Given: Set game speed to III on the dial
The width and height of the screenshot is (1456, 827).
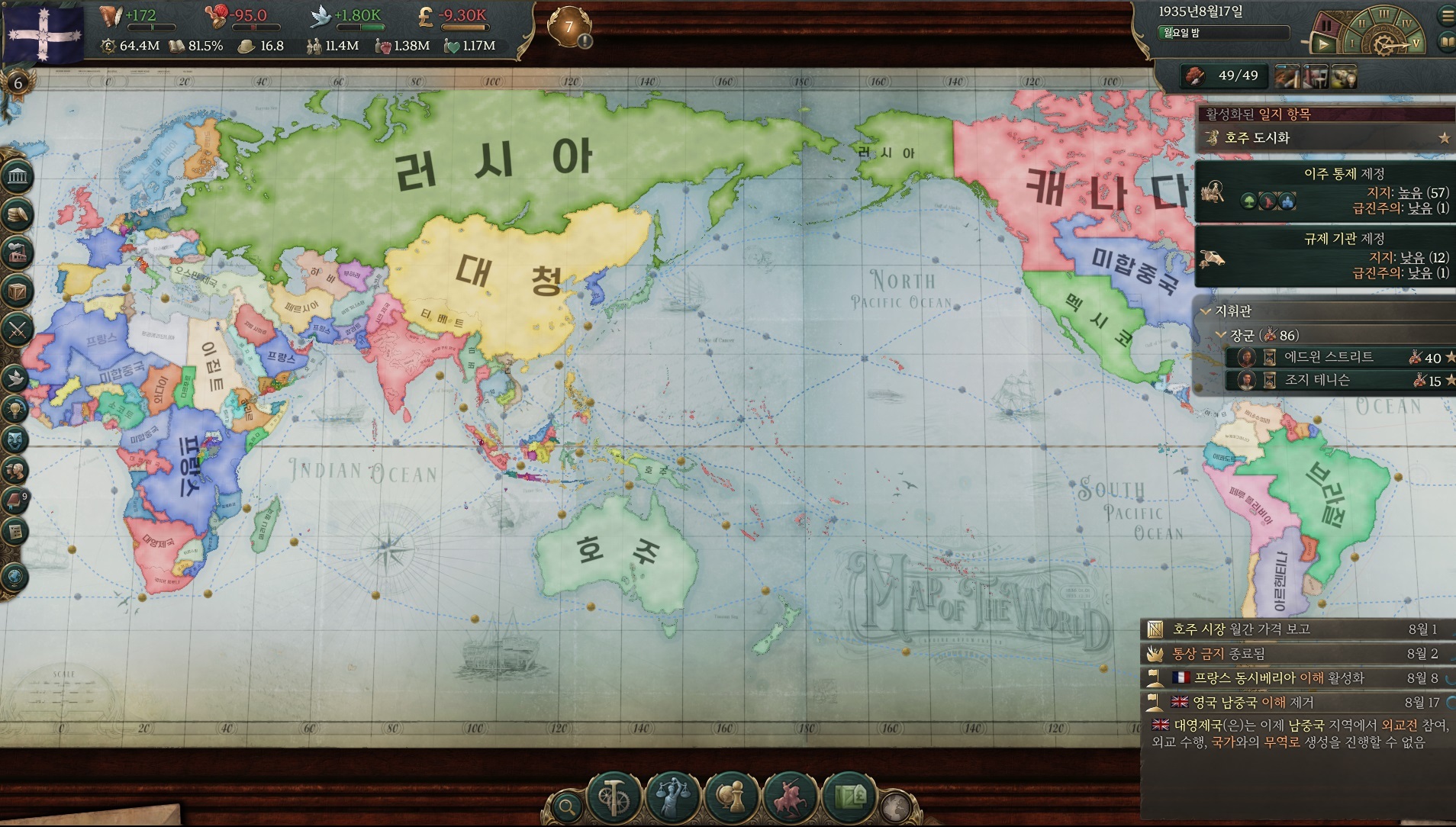Looking at the screenshot, I should coord(1383,14).
